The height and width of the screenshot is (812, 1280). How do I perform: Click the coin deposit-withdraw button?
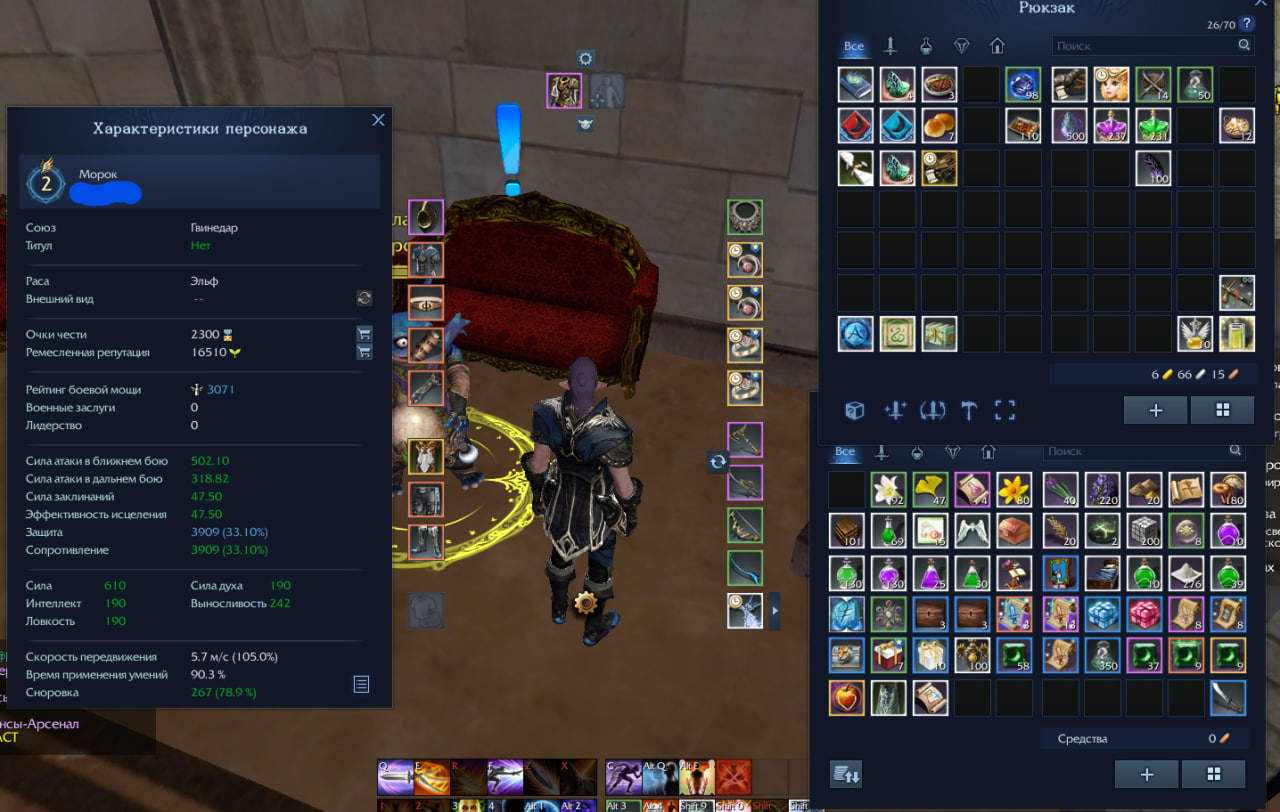click(846, 774)
